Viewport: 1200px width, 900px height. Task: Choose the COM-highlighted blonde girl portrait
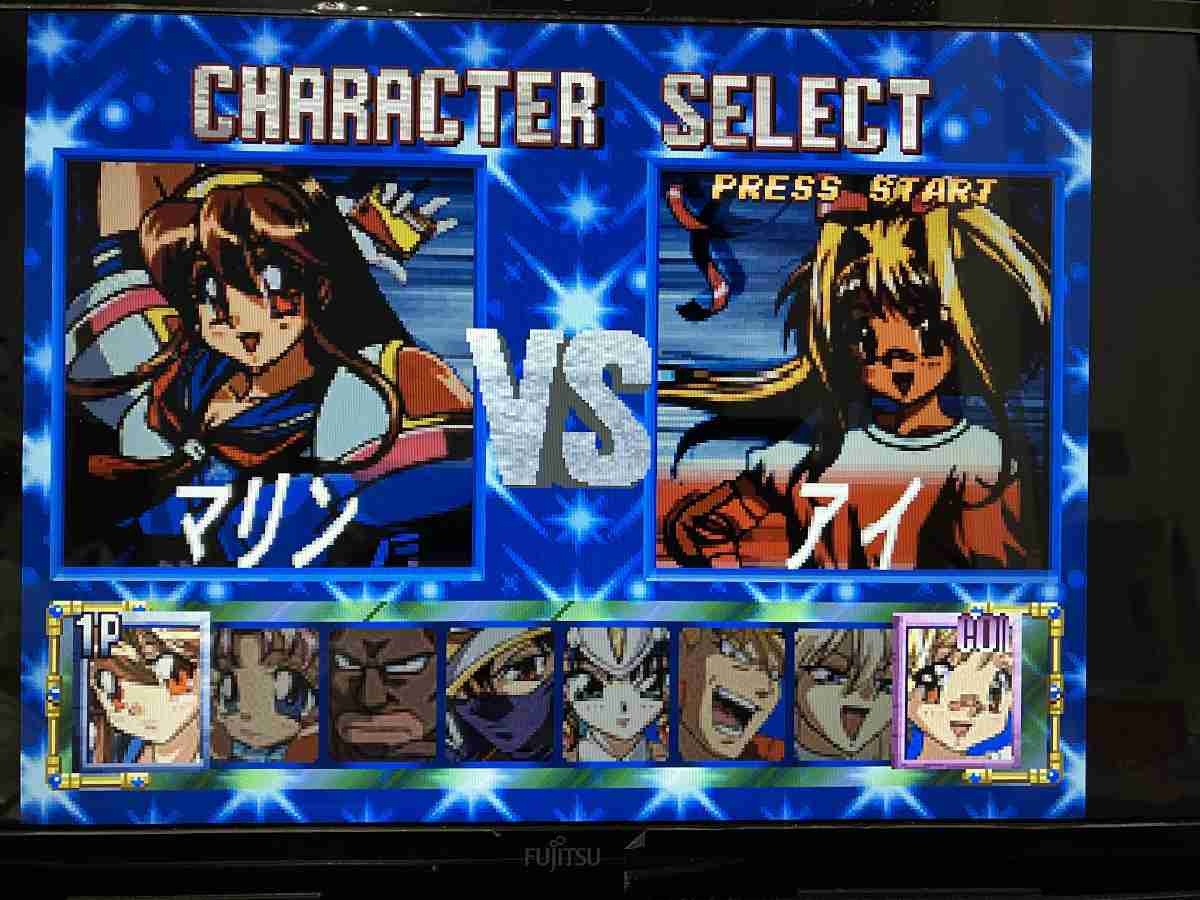click(x=960, y=692)
